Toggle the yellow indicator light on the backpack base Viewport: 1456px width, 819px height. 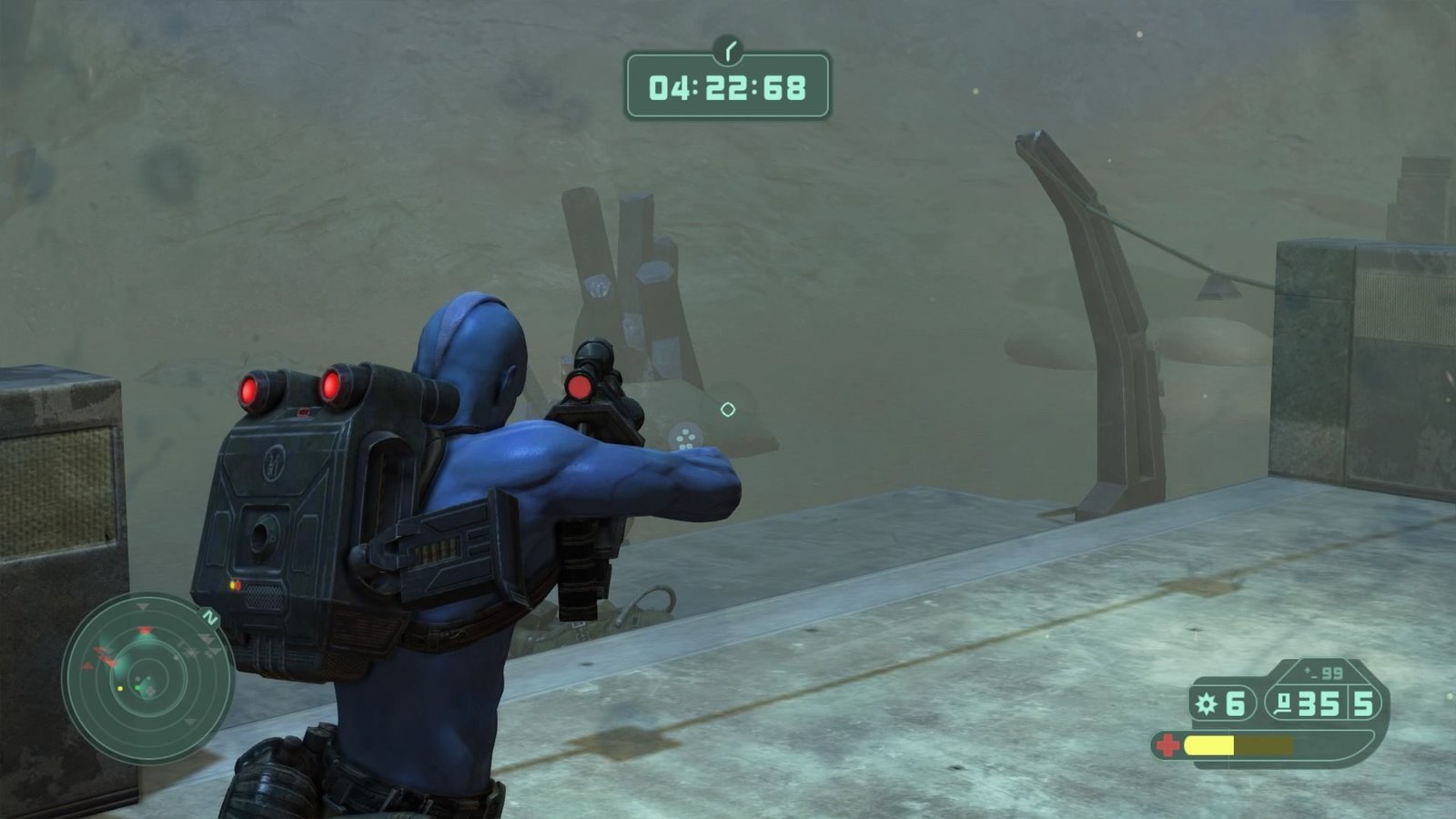click(232, 585)
